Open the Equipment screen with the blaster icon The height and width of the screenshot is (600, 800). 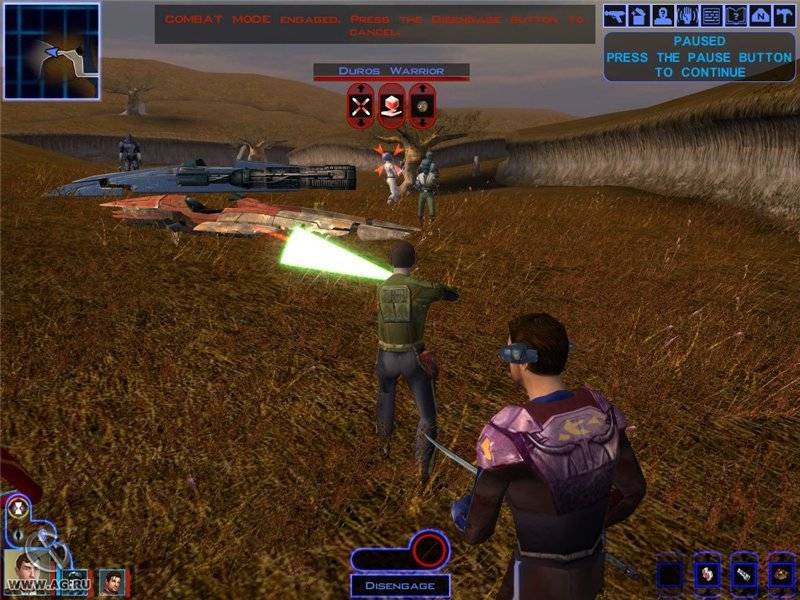click(x=614, y=15)
